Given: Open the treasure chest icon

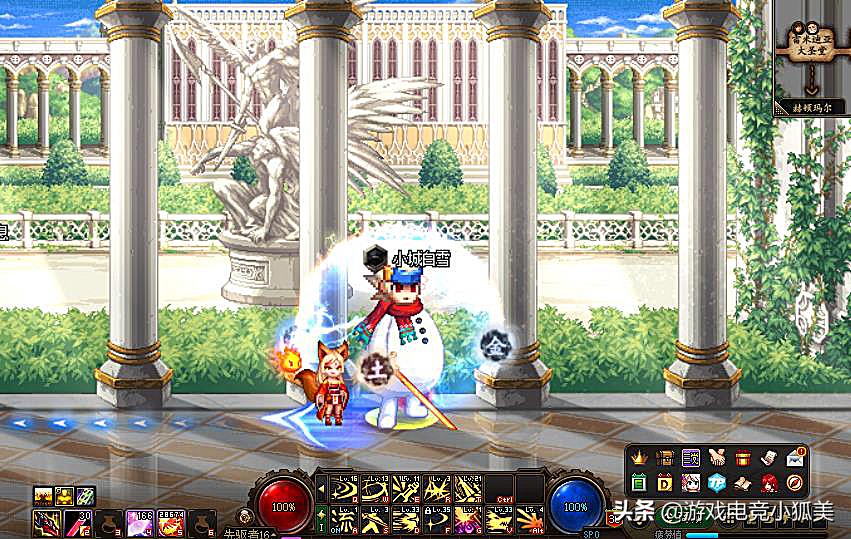Looking at the screenshot, I should pyautogui.click(x=665, y=458).
